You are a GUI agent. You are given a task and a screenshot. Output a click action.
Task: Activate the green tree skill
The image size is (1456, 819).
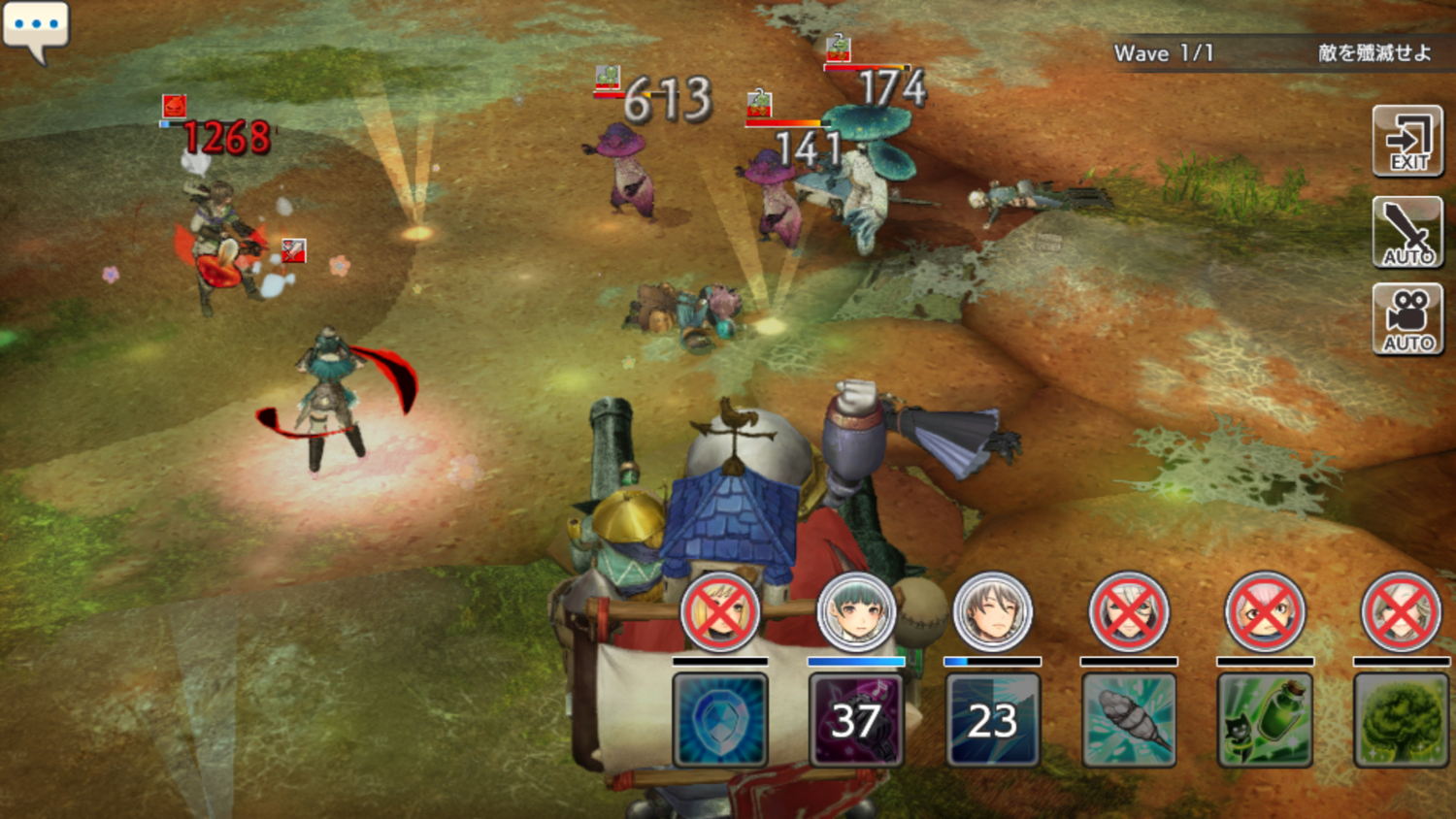click(1401, 720)
